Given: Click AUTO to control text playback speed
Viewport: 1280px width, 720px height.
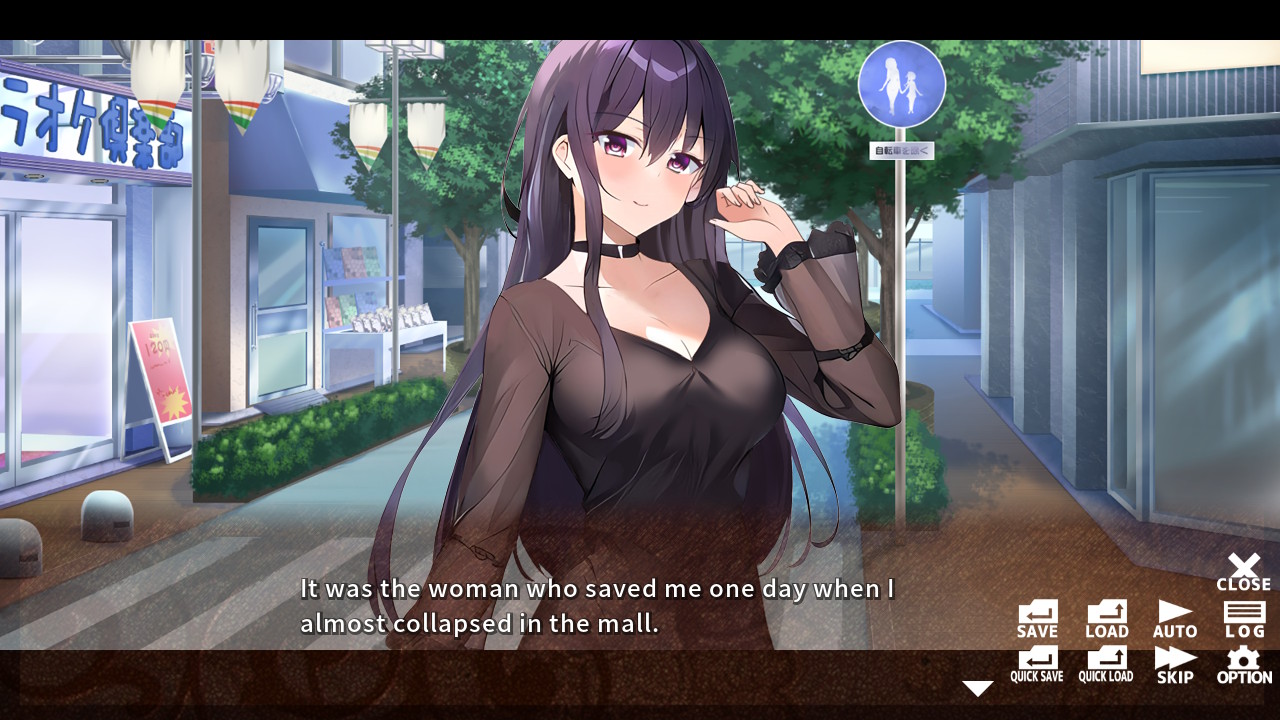Looking at the screenshot, I should (x=1175, y=616).
